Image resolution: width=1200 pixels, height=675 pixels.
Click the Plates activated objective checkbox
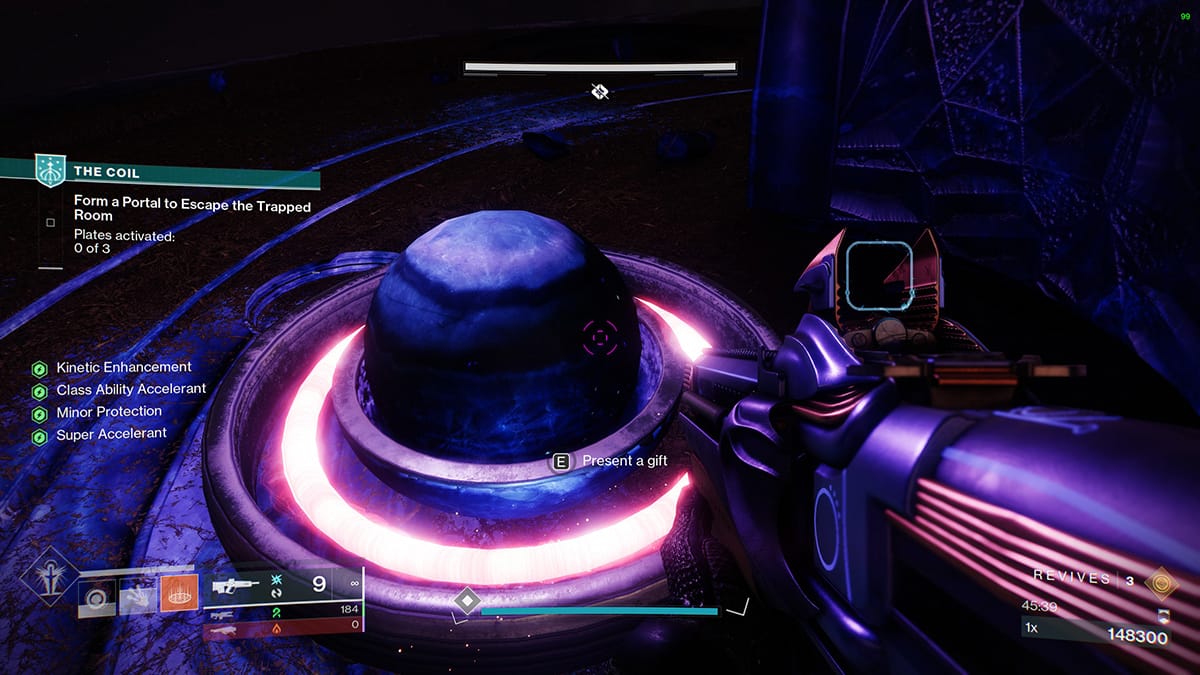[x=50, y=223]
